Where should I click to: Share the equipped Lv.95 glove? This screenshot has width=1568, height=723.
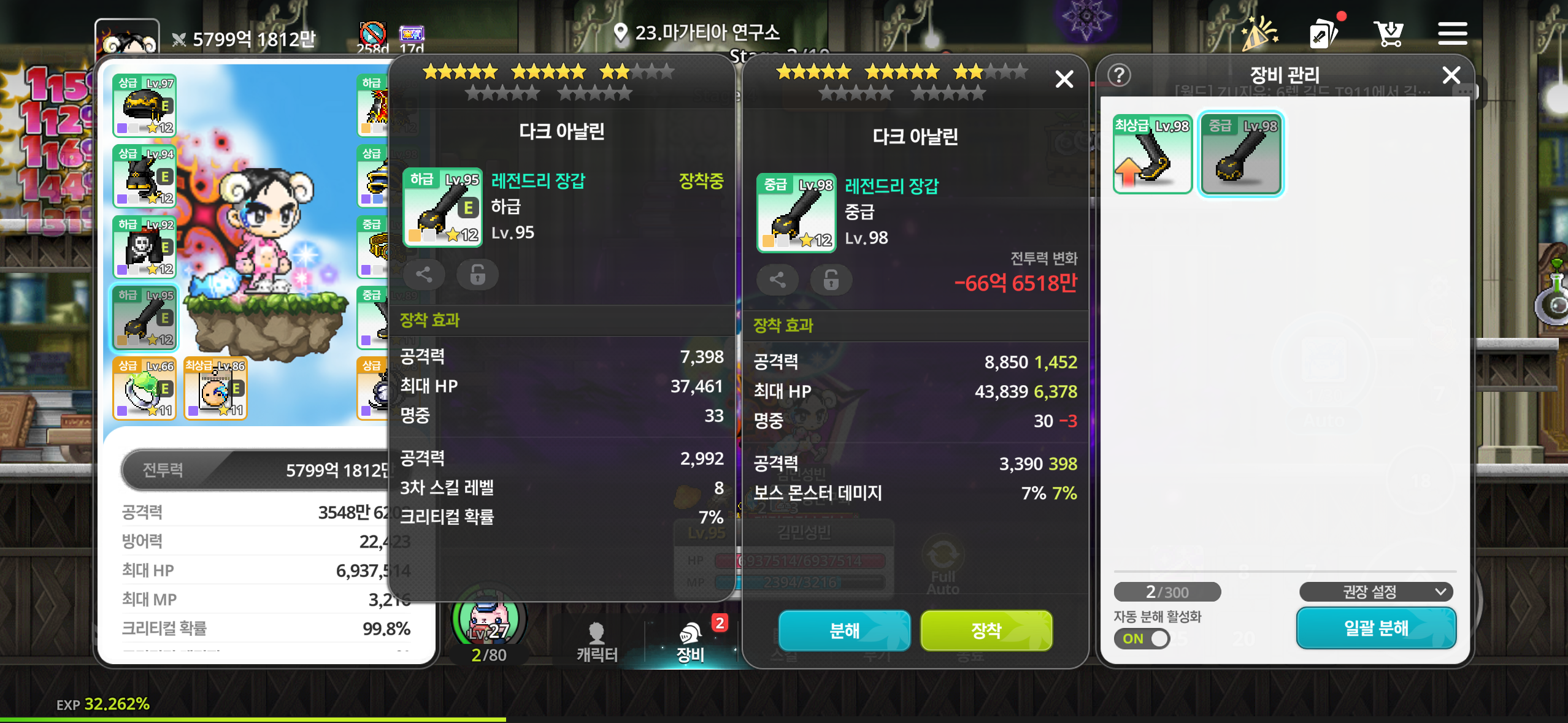point(424,274)
